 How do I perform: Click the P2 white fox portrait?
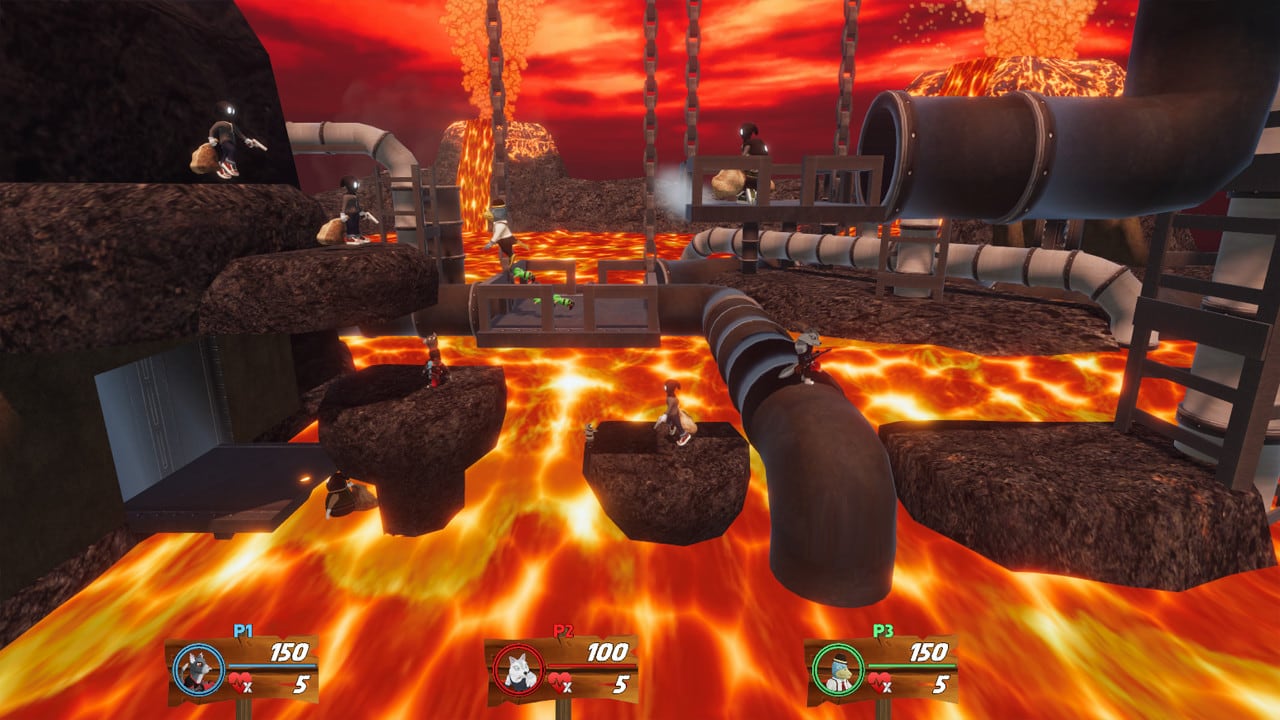pyautogui.click(x=518, y=669)
